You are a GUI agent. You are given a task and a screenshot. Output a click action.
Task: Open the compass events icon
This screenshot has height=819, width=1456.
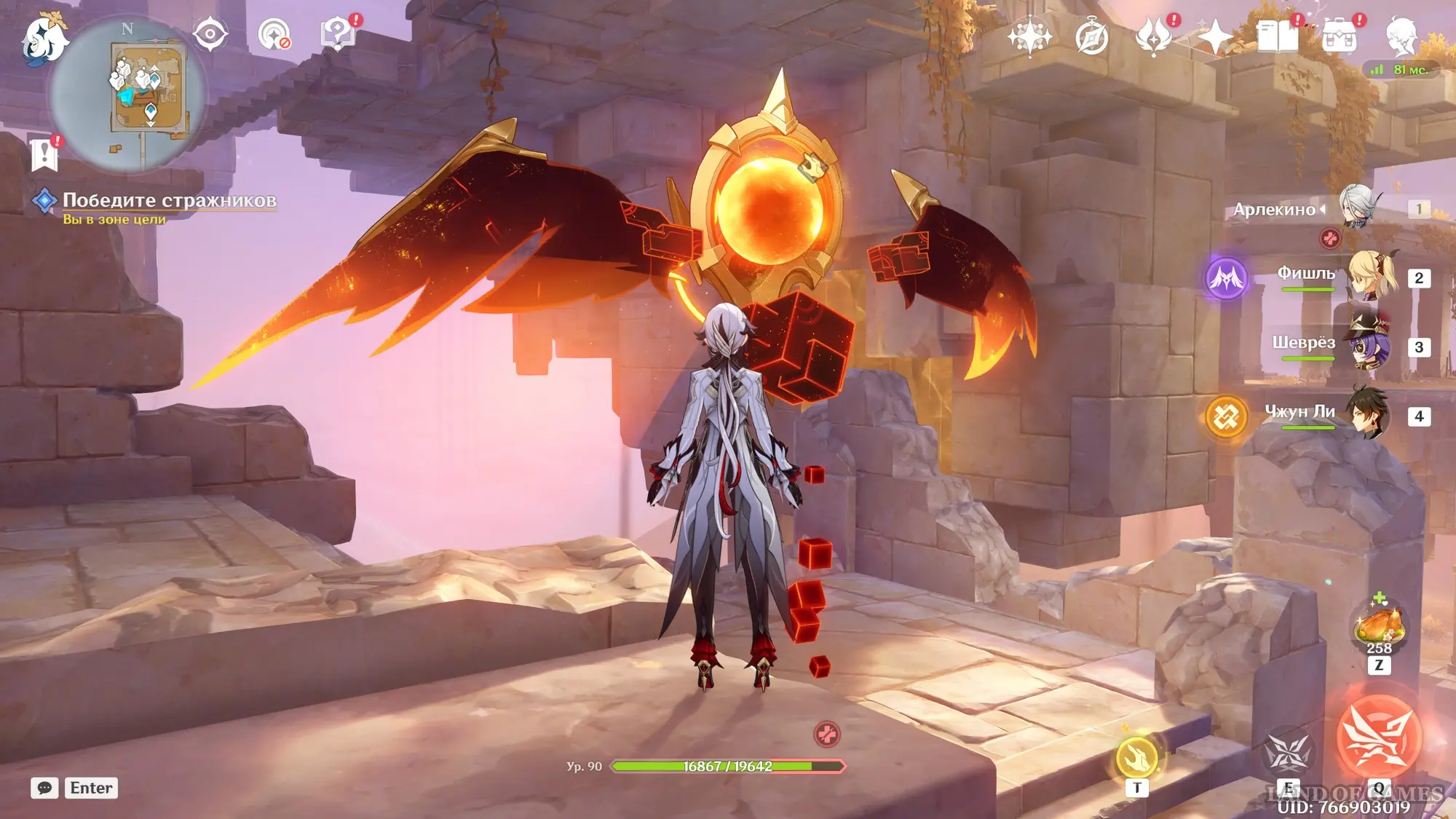tap(1091, 37)
